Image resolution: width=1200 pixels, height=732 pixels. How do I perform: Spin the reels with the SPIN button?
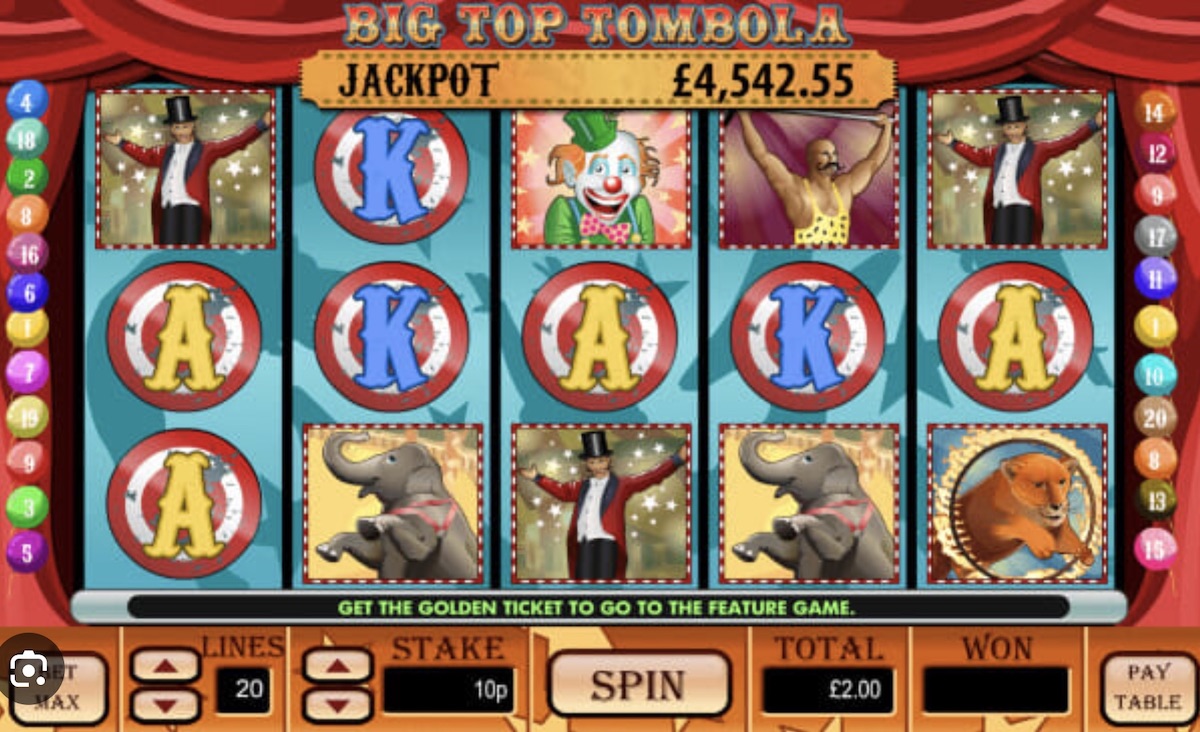click(639, 685)
